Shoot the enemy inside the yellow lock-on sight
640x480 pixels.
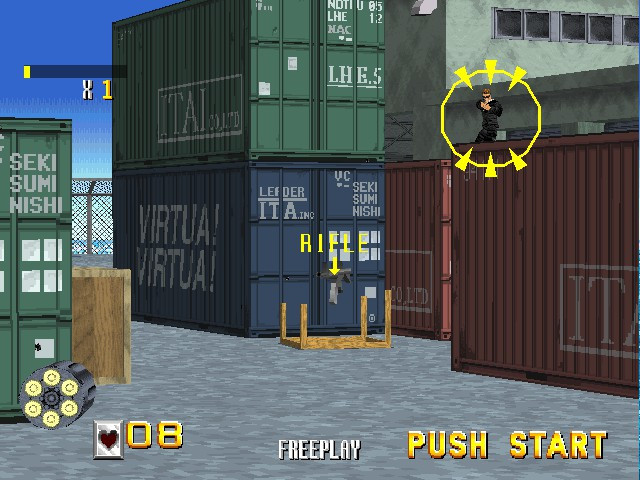(x=490, y=117)
